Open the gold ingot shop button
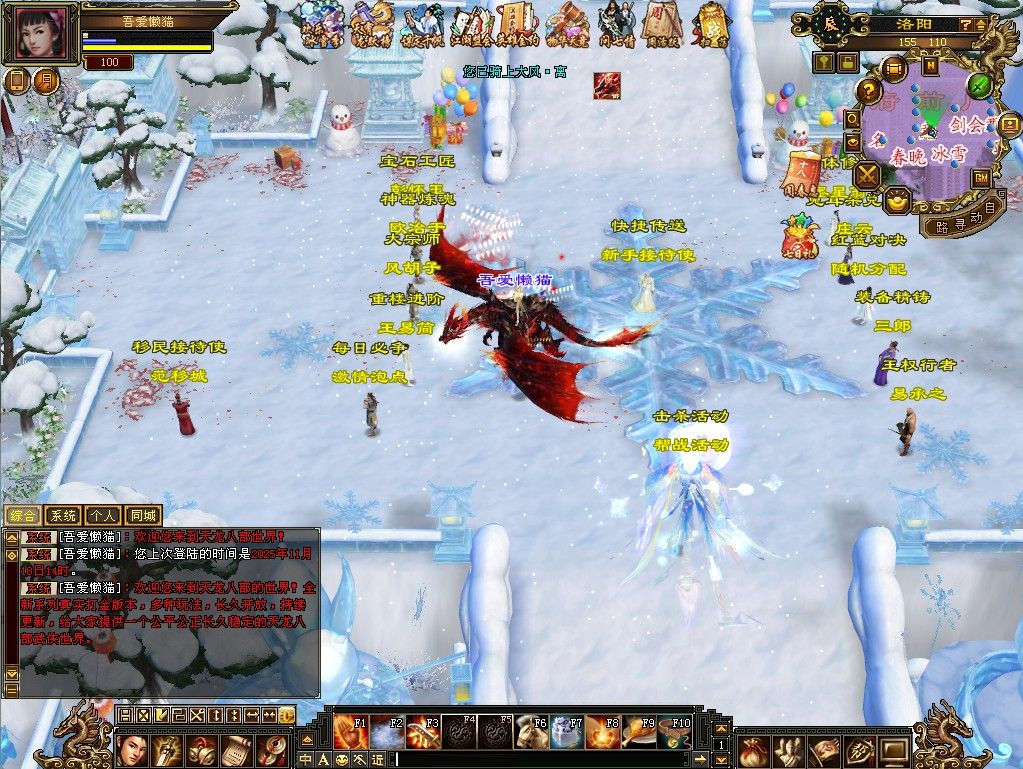Viewport: 1023px width, 769px height. tap(897, 198)
